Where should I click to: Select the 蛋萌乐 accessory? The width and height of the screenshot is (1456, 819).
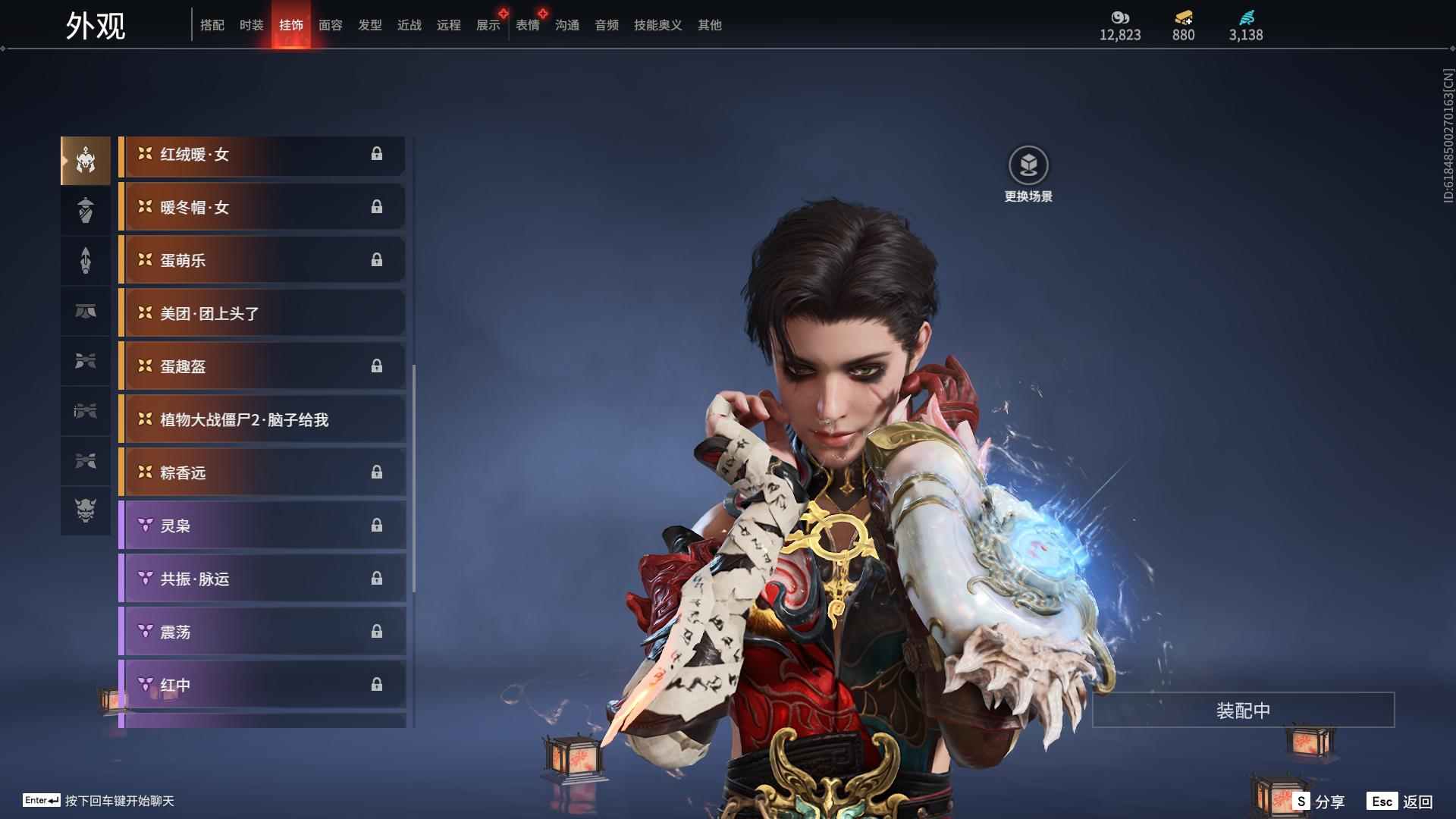[262, 261]
